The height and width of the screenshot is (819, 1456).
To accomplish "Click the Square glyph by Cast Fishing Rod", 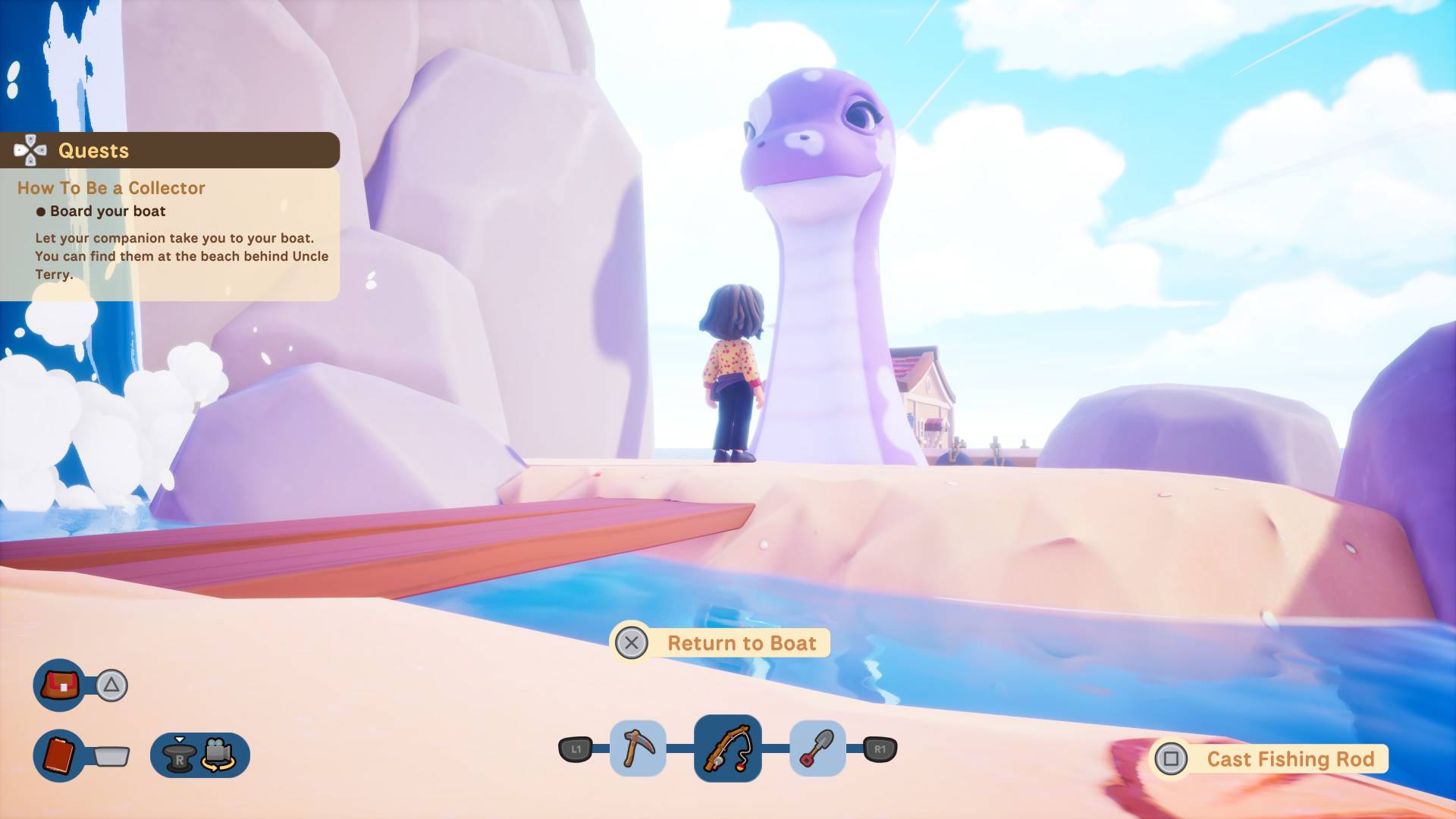I will [x=1173, y=758].
